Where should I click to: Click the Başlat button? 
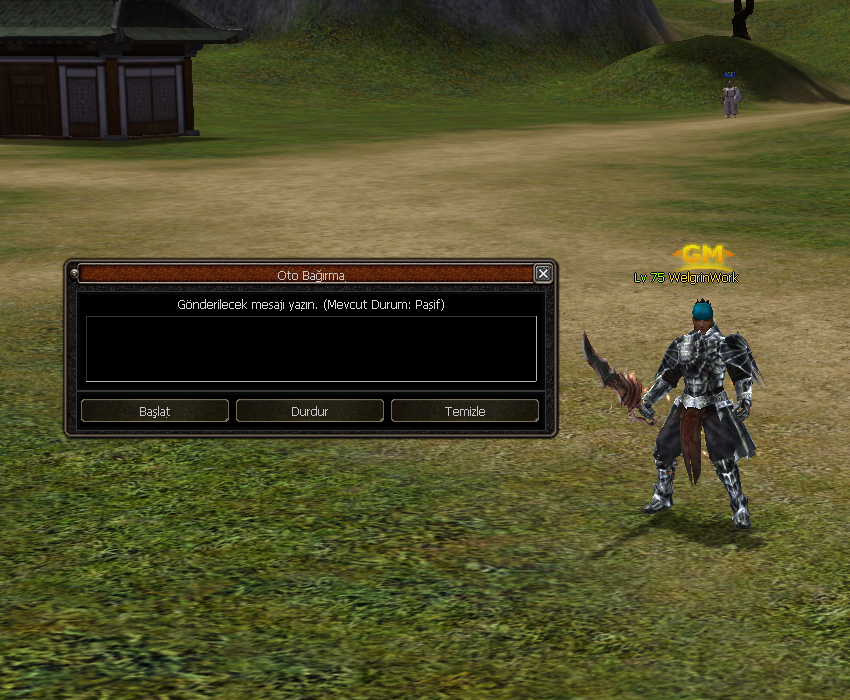155,411
